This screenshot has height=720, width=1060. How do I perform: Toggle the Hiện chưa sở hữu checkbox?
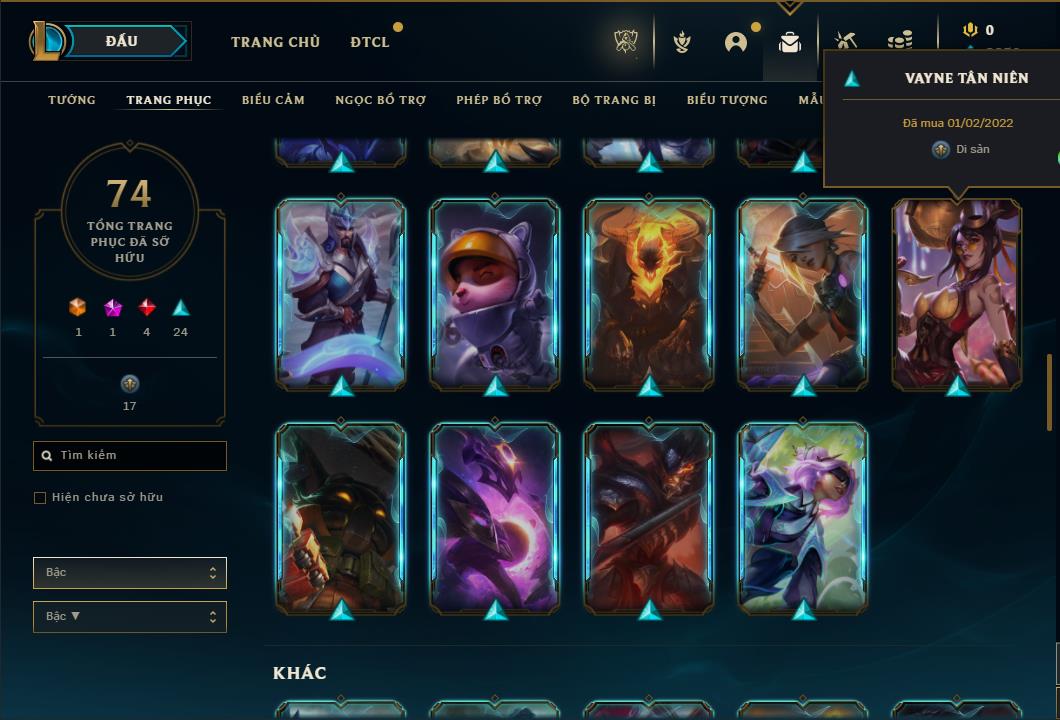40,498
